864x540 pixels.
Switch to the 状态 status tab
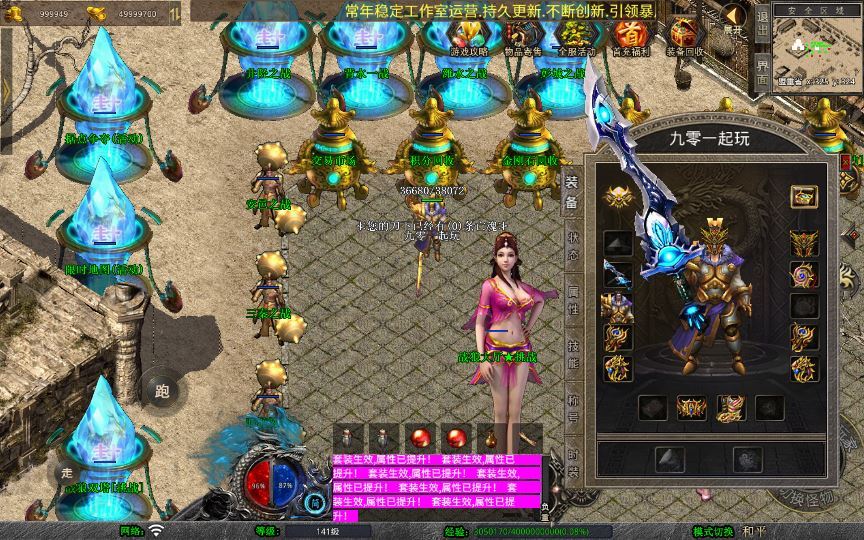pos(573,239)
